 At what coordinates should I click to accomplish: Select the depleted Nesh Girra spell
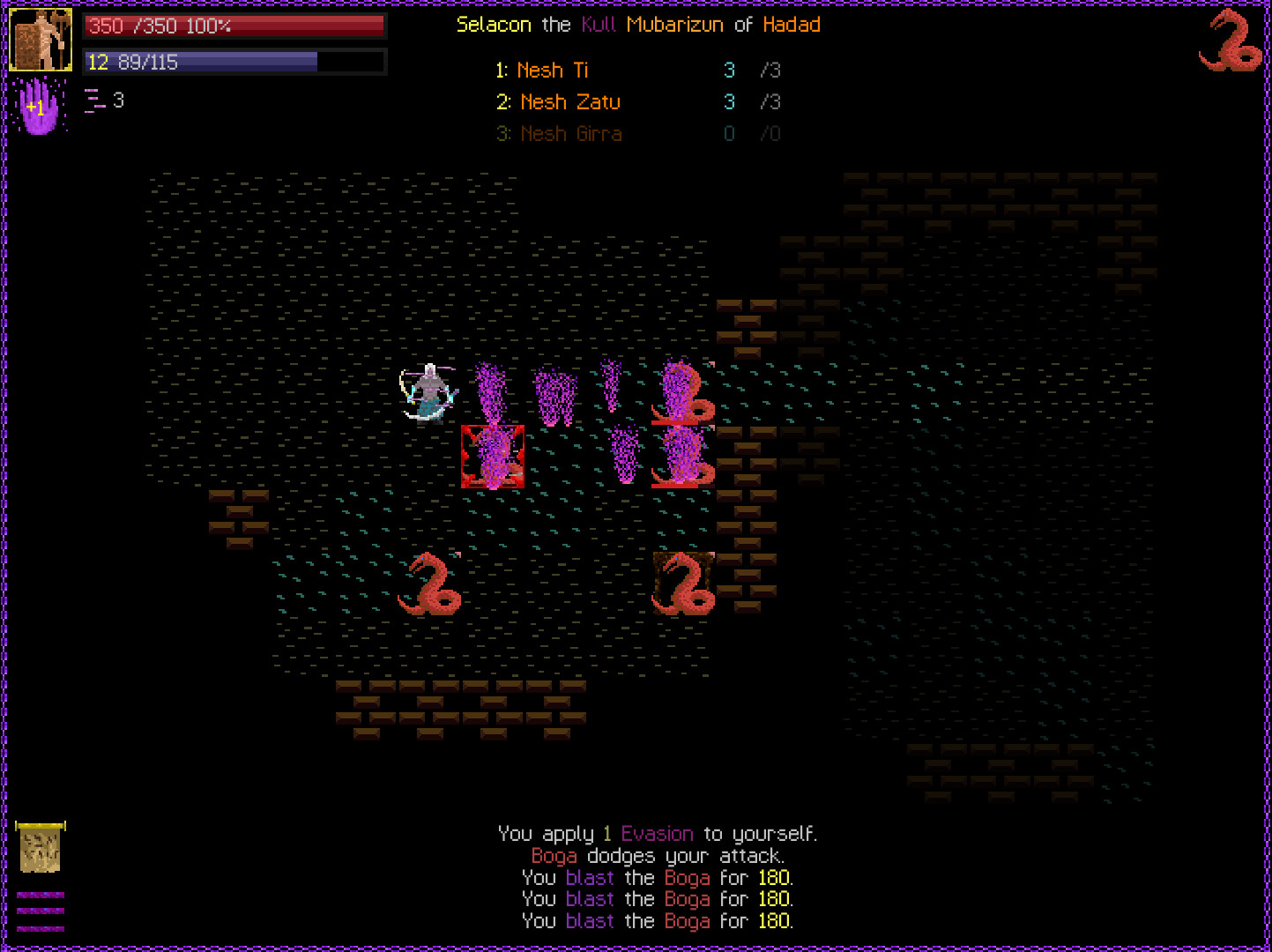(571, 133)
